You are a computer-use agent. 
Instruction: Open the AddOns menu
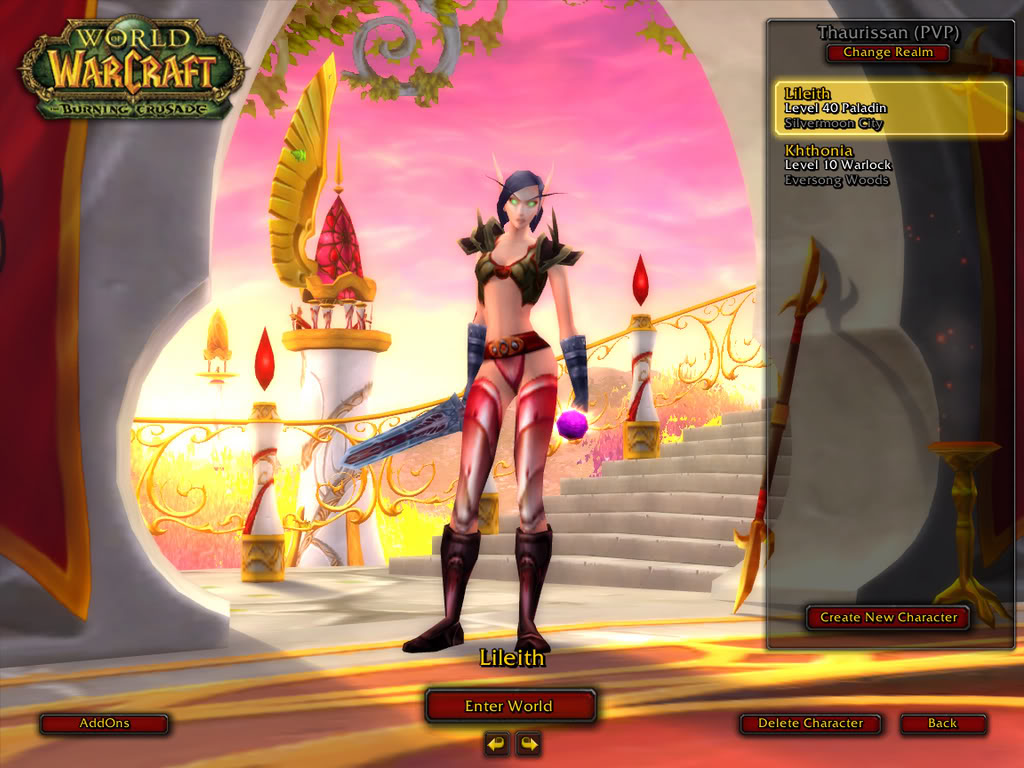[104, 723]
